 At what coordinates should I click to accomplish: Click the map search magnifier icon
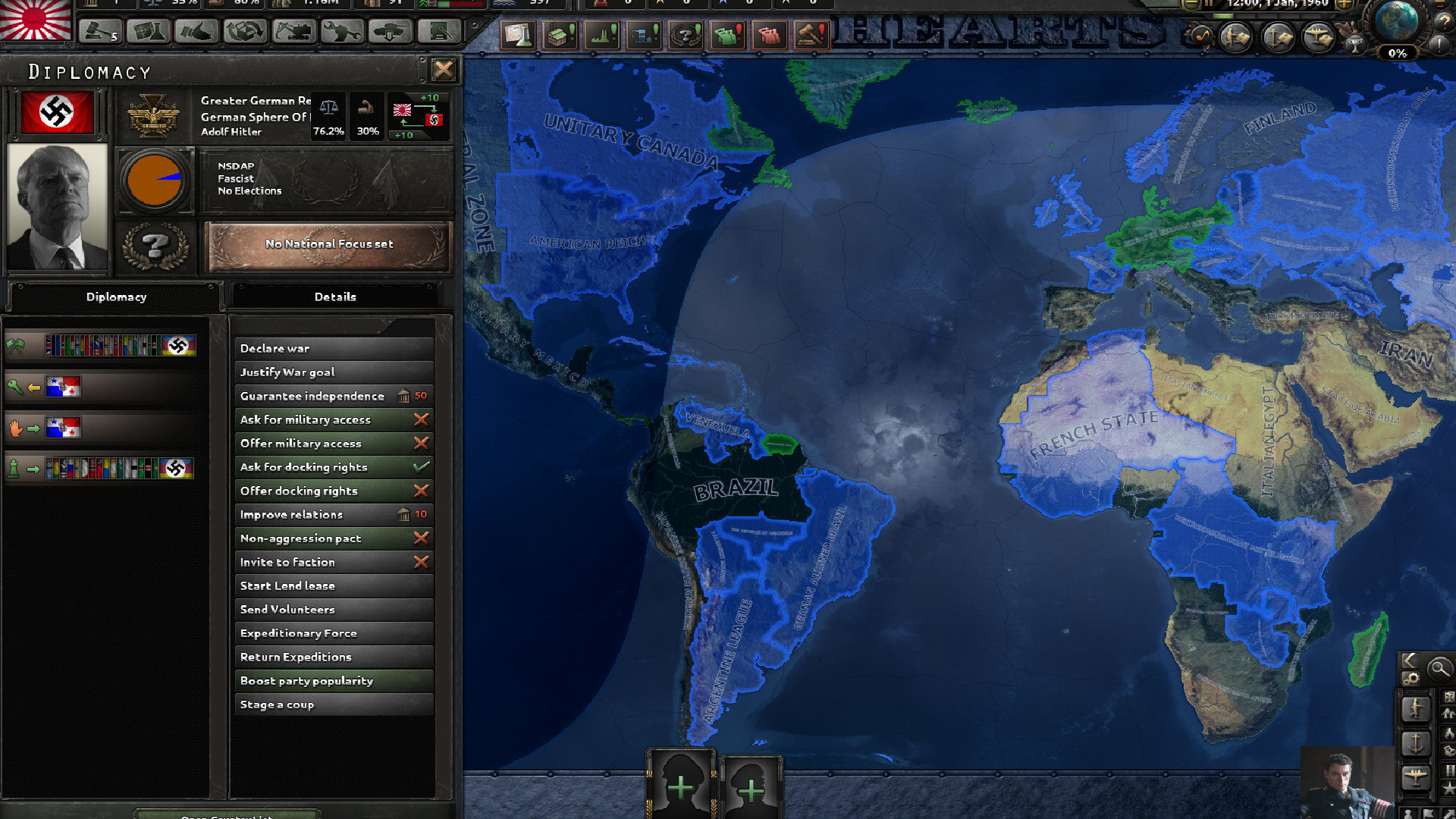1439,668
